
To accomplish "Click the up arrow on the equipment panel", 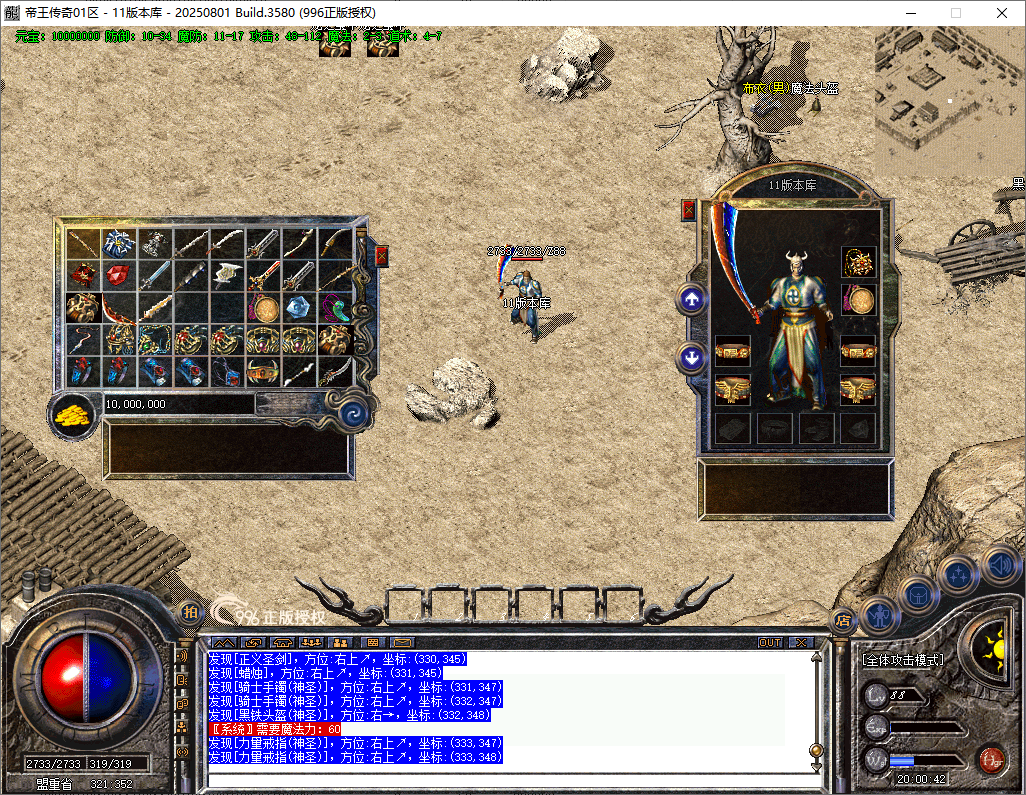I will pos(691,298).
